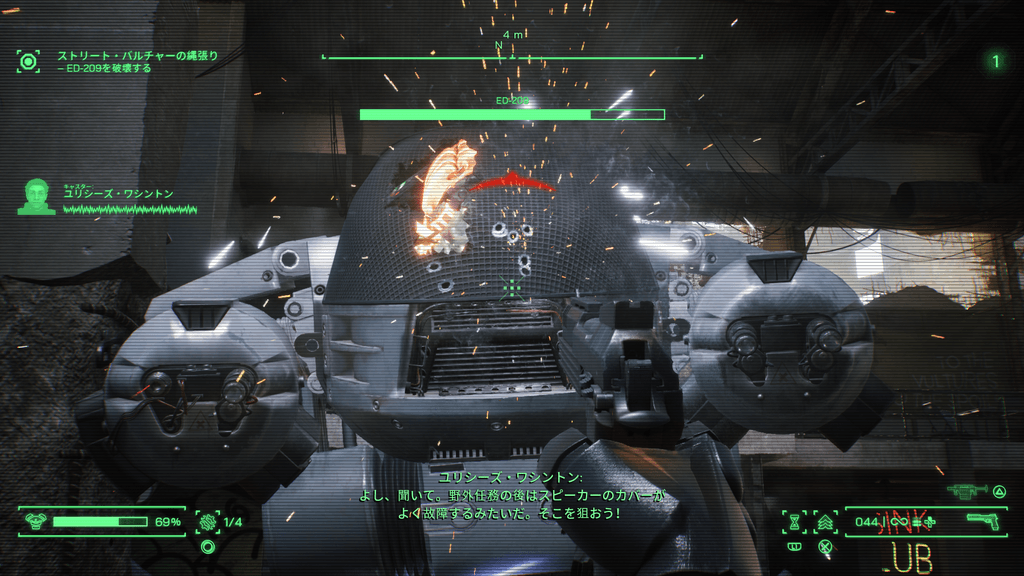The image size is (1024, 576).
Task: Select the Auto-9 pistol weapon icon
Action: (984, 521)
